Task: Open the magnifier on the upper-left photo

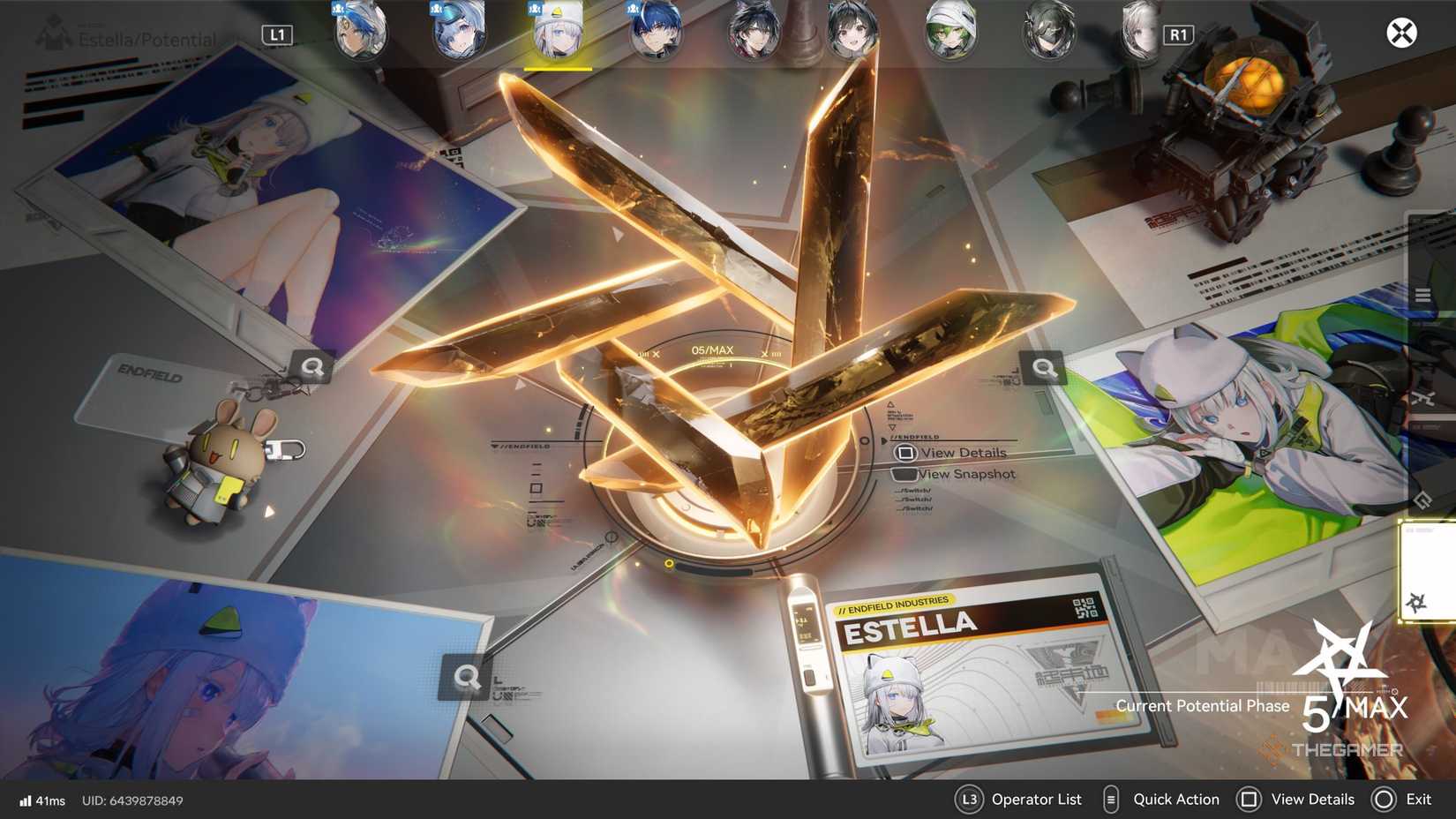Action: coord(313,368)
